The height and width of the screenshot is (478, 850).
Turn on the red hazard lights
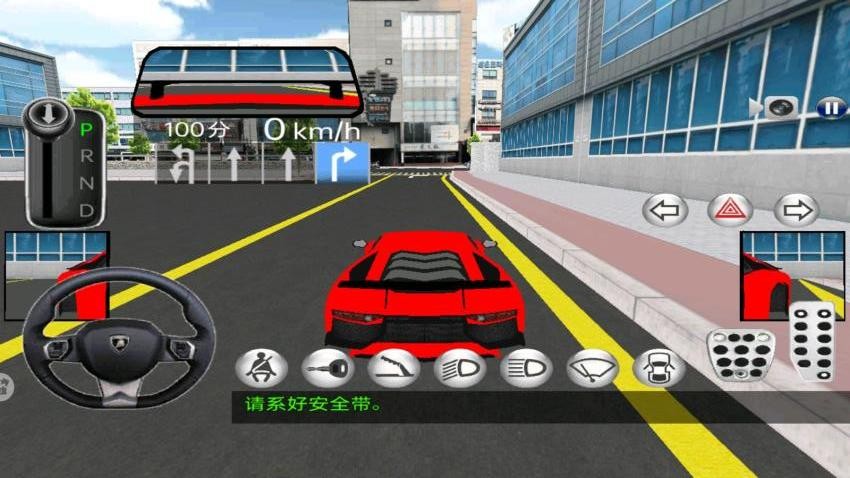[731, 210]
